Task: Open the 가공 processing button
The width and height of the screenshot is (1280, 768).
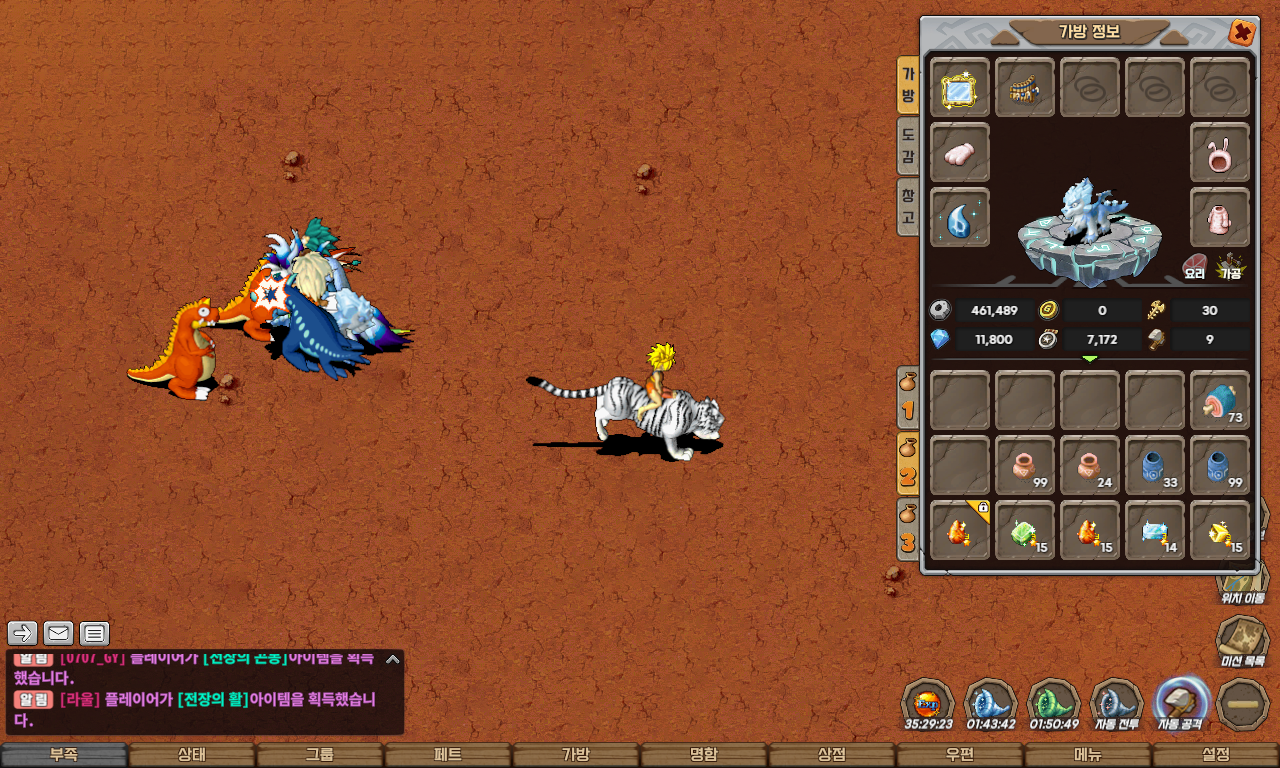Action: 1230,265
